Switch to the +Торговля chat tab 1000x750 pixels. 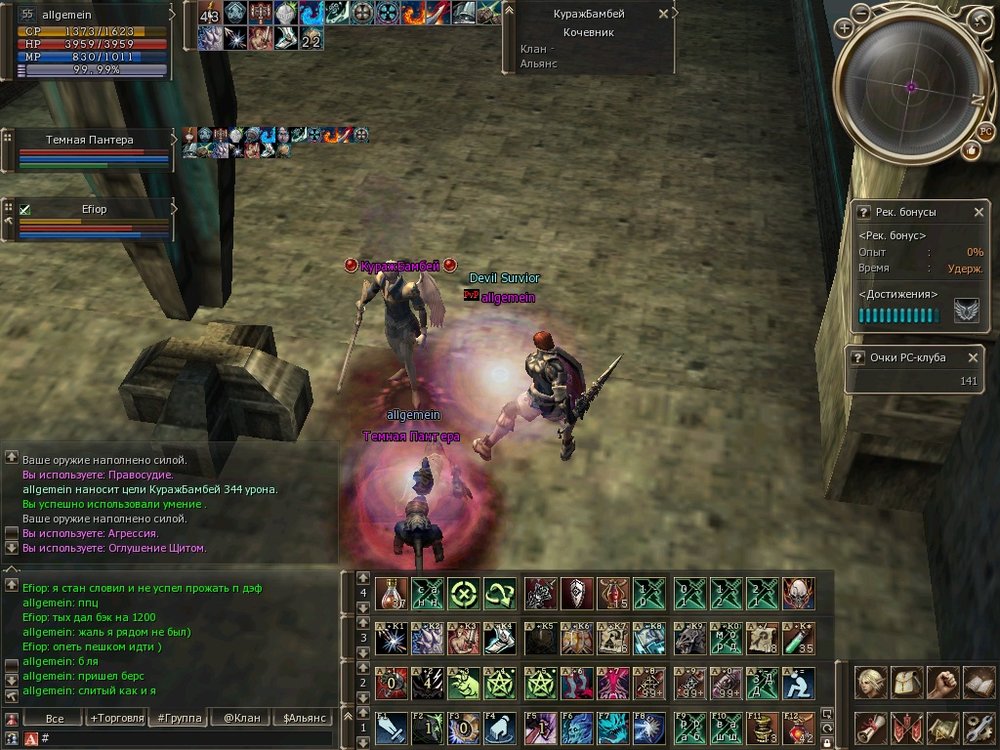pos(116,718)
